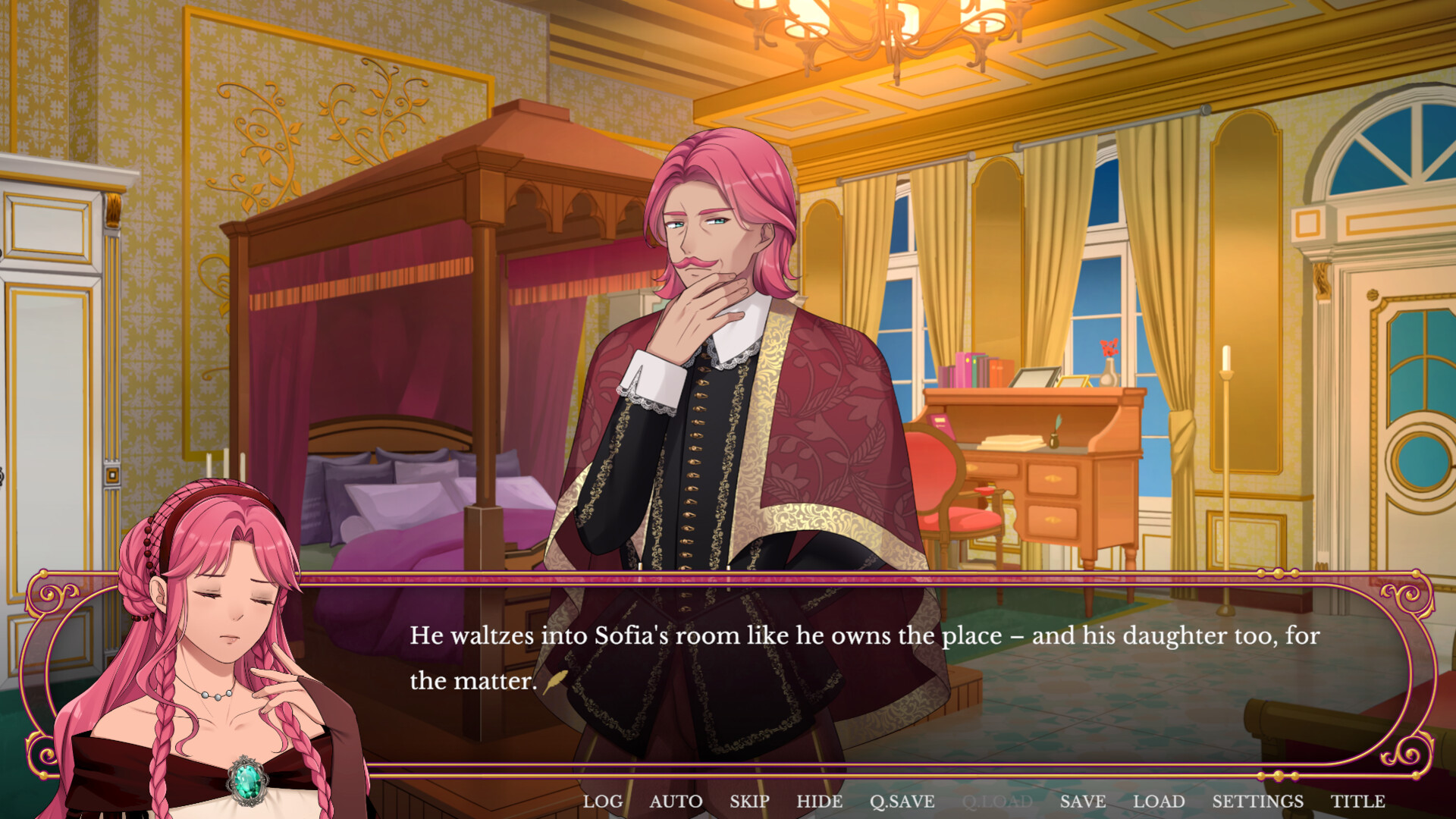This screenshot has width=1456, height=819.
Task: Click the golden quill continue indicator
Action: 554,681
